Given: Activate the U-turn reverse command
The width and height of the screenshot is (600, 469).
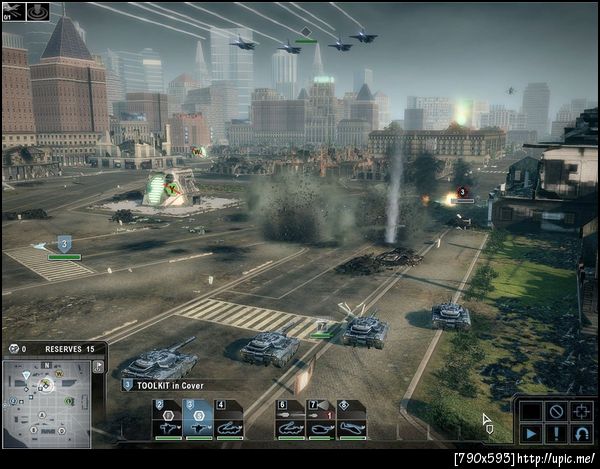Looking at the screenshot, I should tap(582, 434).
